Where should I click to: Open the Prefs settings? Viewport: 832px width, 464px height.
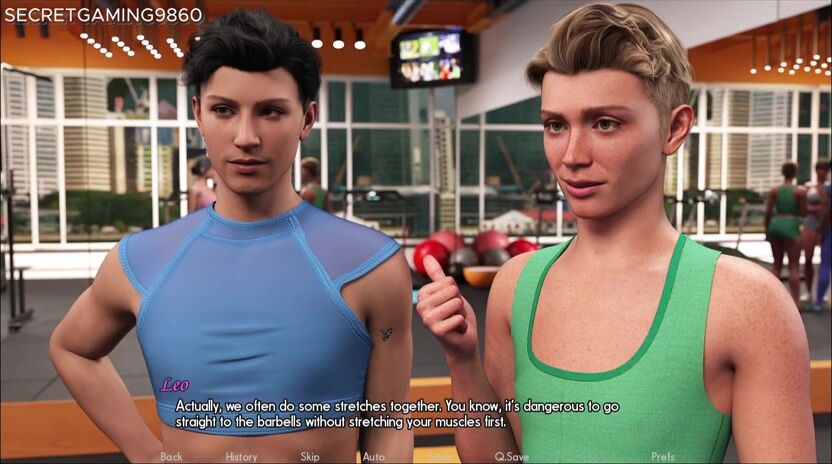click(663, 457)
